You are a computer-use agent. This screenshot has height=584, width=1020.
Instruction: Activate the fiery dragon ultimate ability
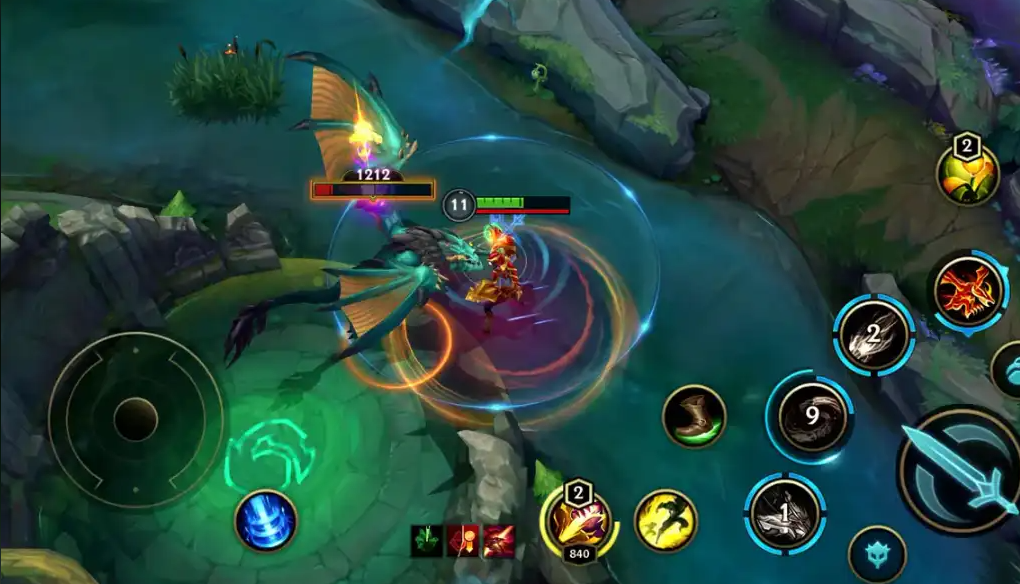pos(967,290)
